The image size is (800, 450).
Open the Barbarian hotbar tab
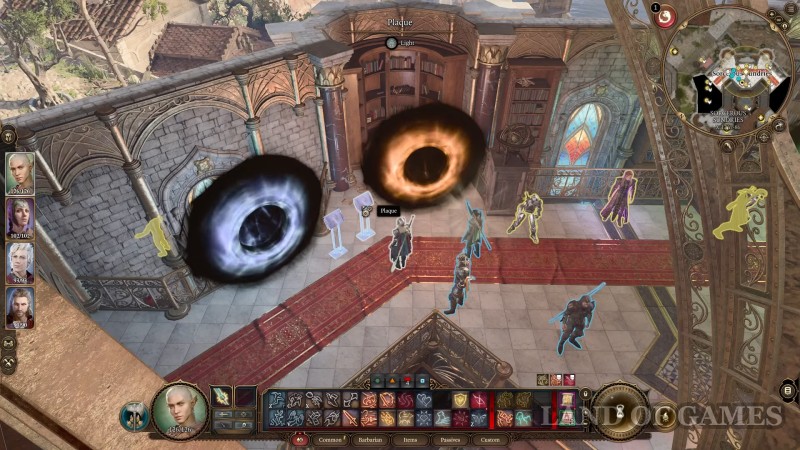[x=370, y=438]
